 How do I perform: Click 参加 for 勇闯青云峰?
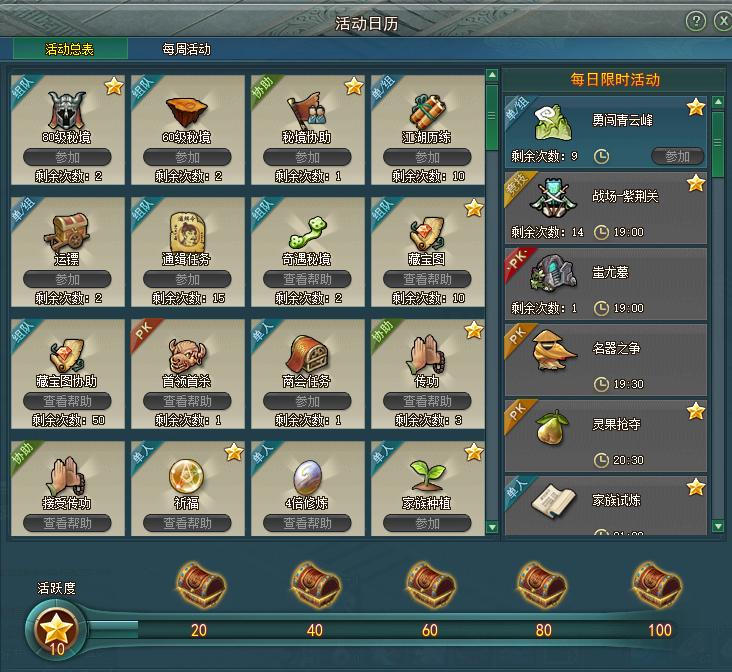(677, 156)
